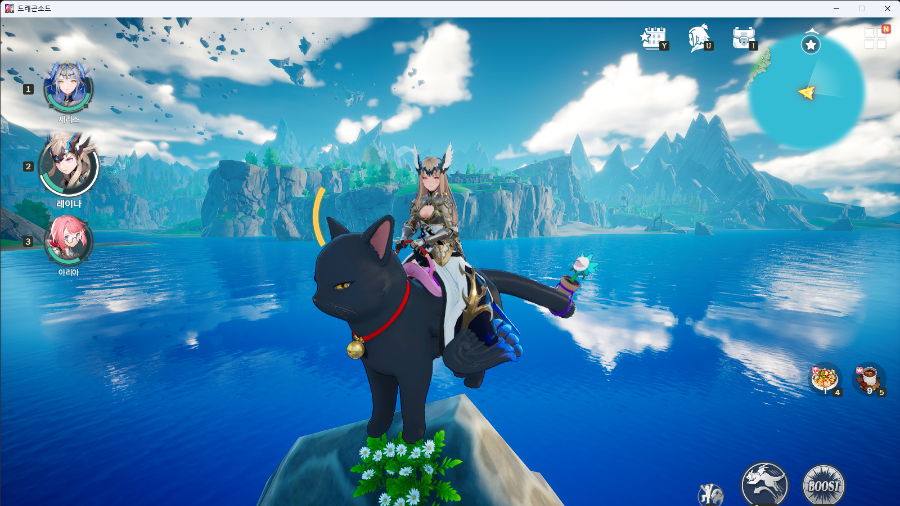The image size is (900, 506).
Task: Open the character helmet menu icon
Action: click(x=698, y=38)
